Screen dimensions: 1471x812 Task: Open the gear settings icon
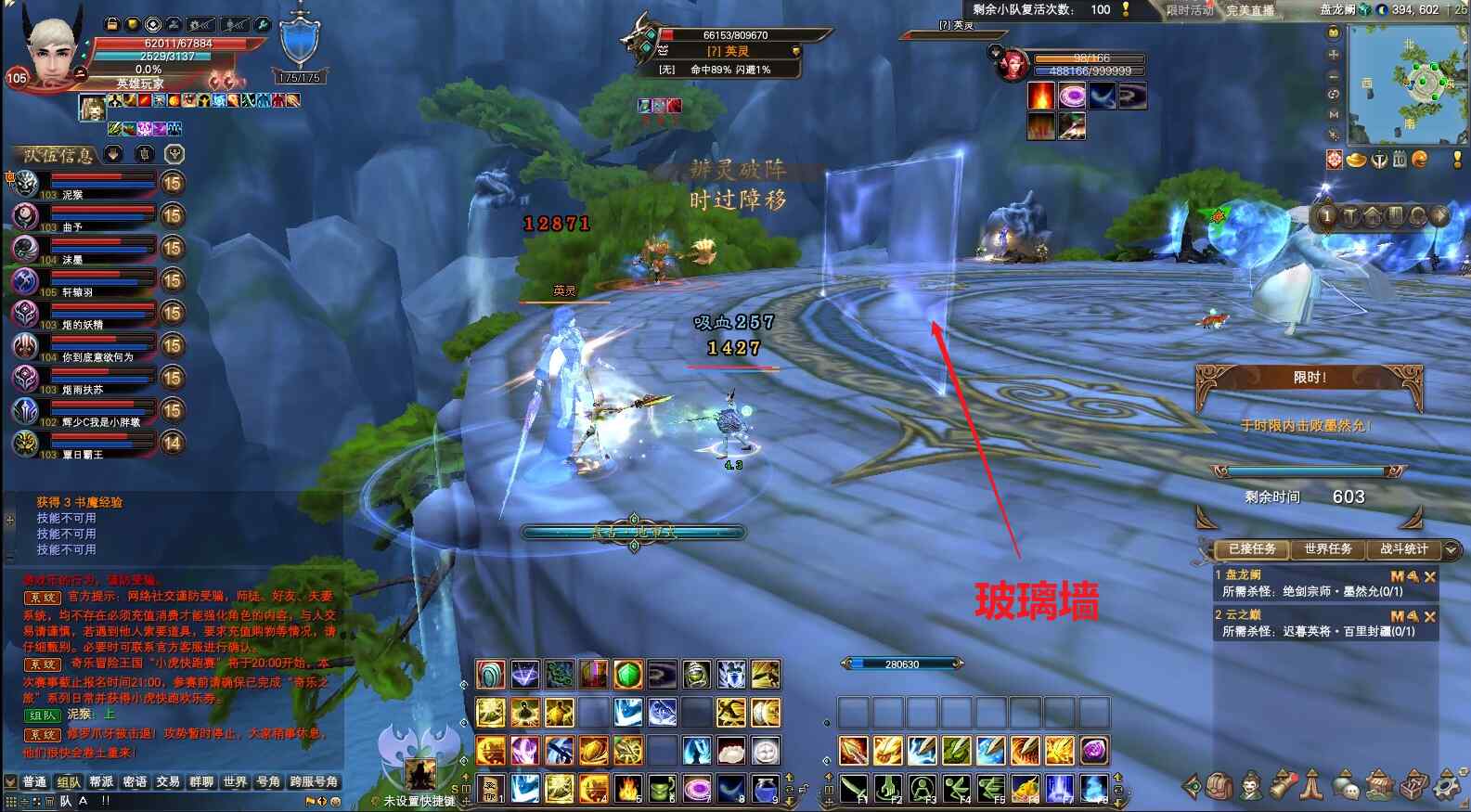tap(1445, 787)
